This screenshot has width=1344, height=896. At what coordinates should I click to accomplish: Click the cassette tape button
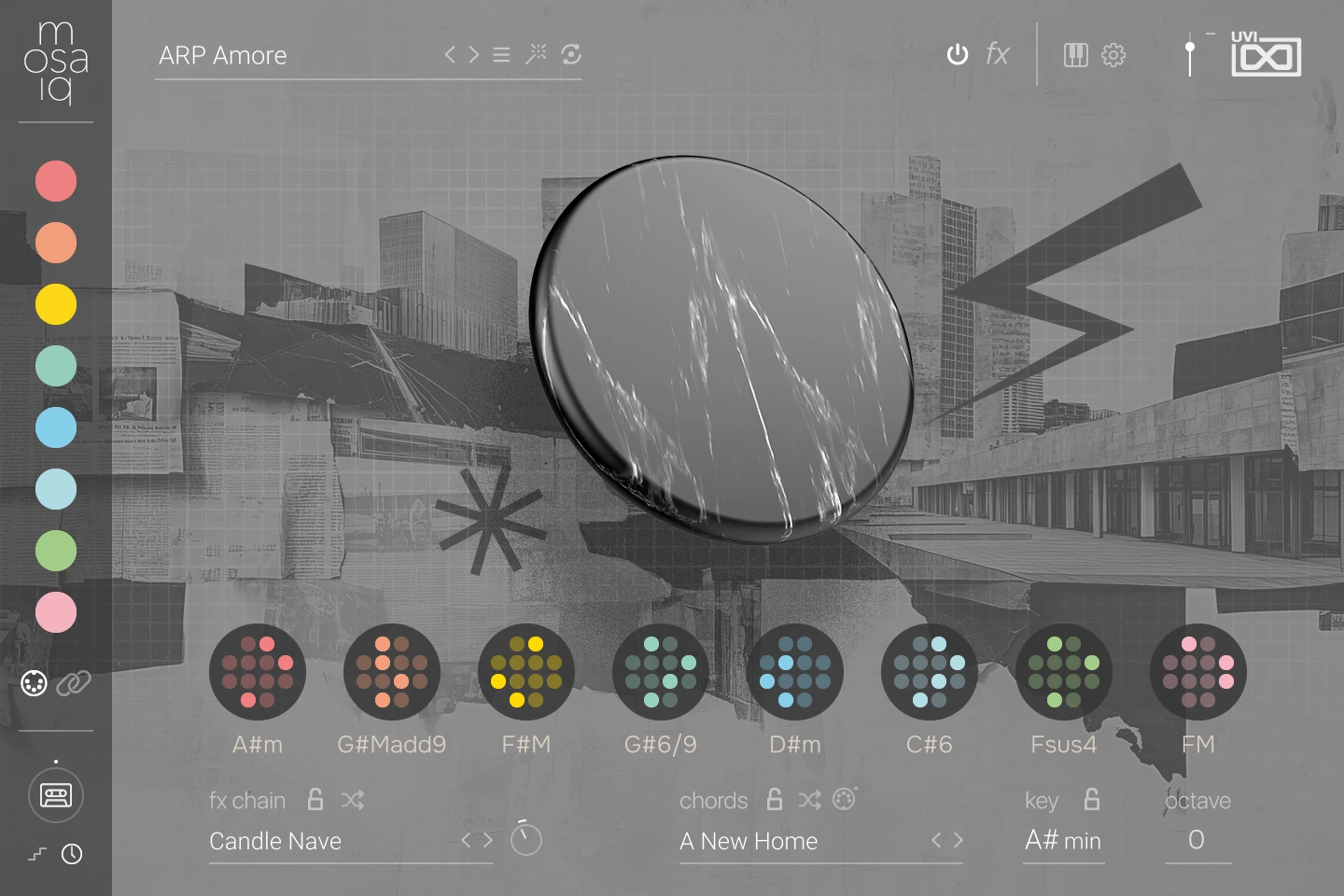56,796
